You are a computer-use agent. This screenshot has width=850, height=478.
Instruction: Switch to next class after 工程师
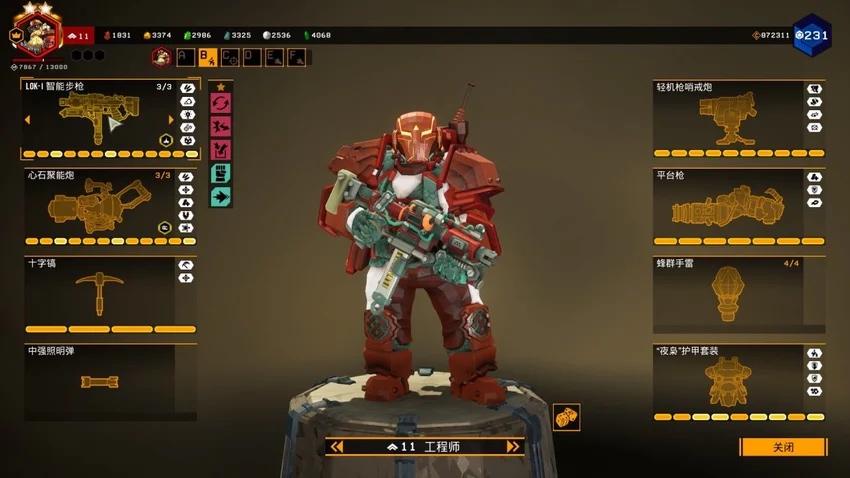coord(513,447)
